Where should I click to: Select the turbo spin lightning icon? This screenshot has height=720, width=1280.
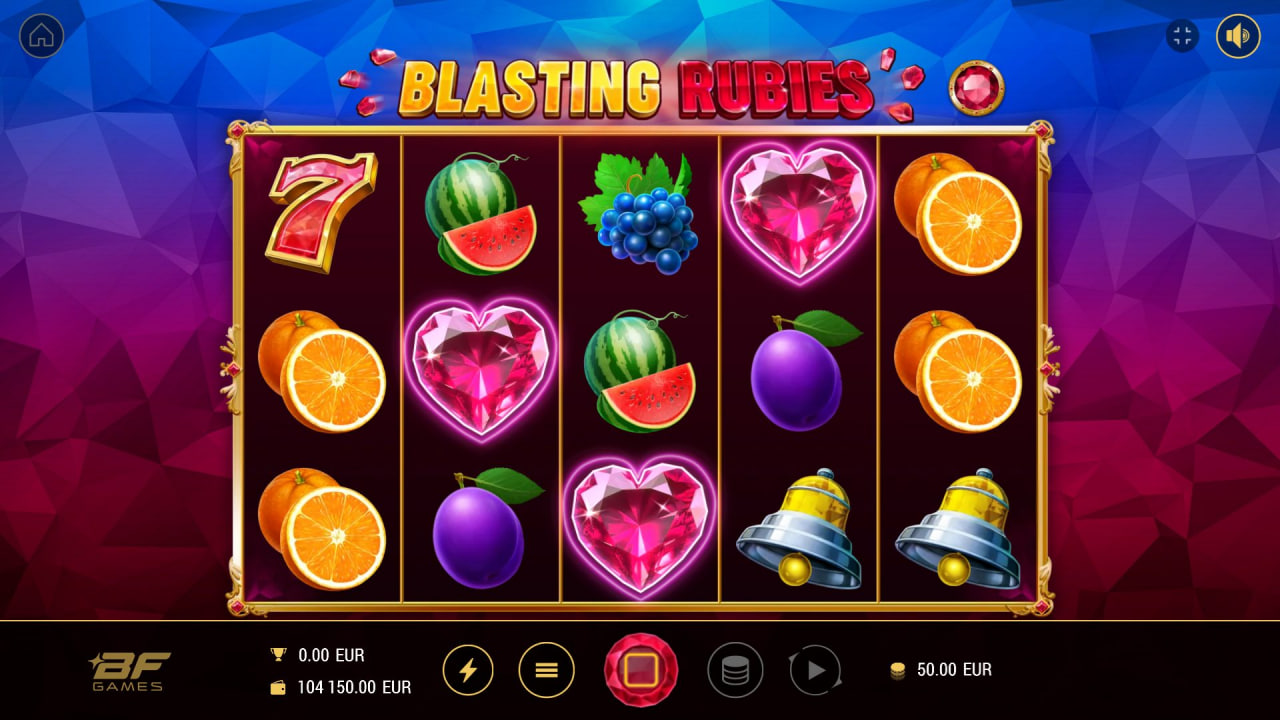tap(470, 670)
